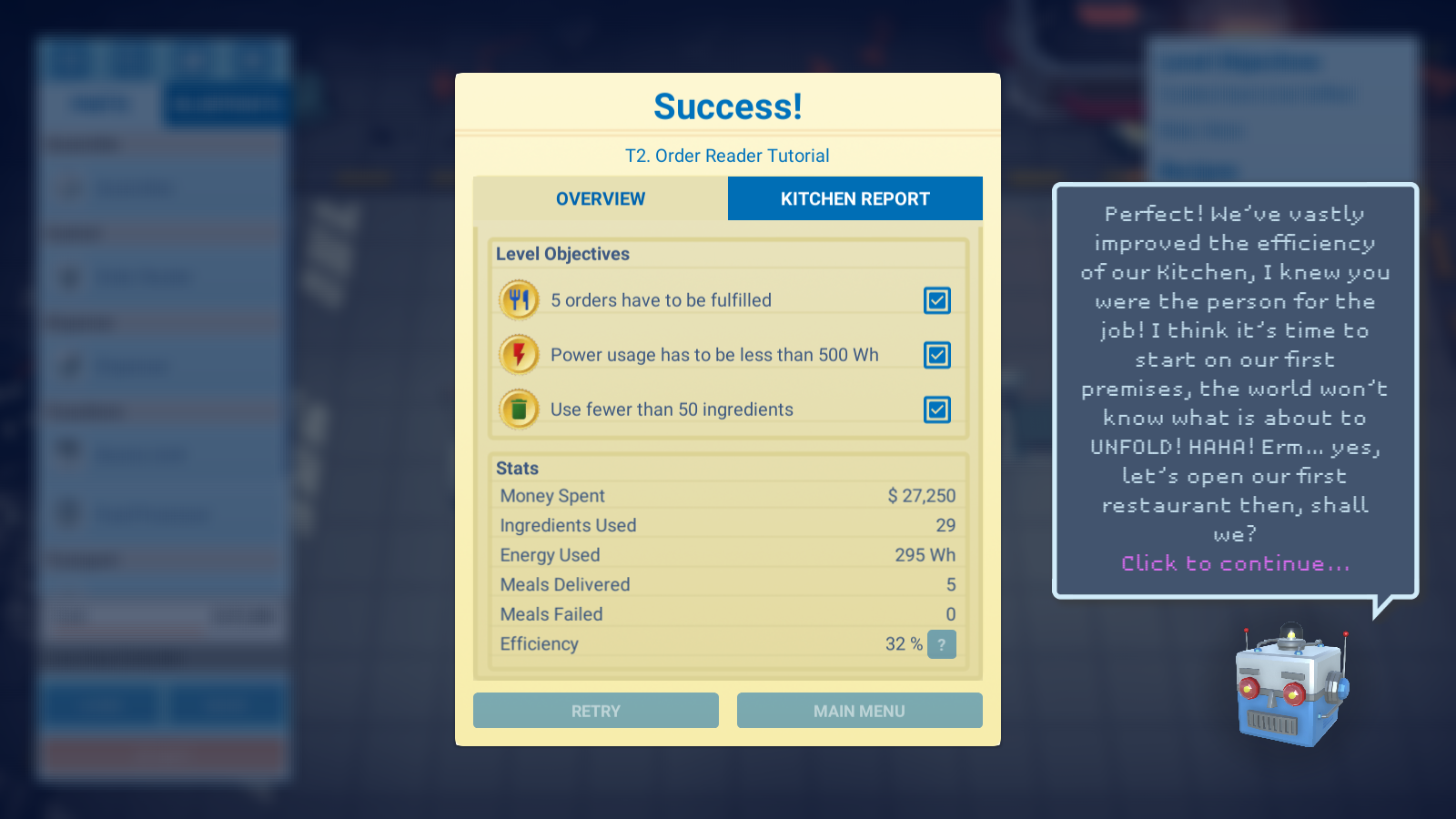Click the fork-and-knife orders medal icon

coord(518,299)
